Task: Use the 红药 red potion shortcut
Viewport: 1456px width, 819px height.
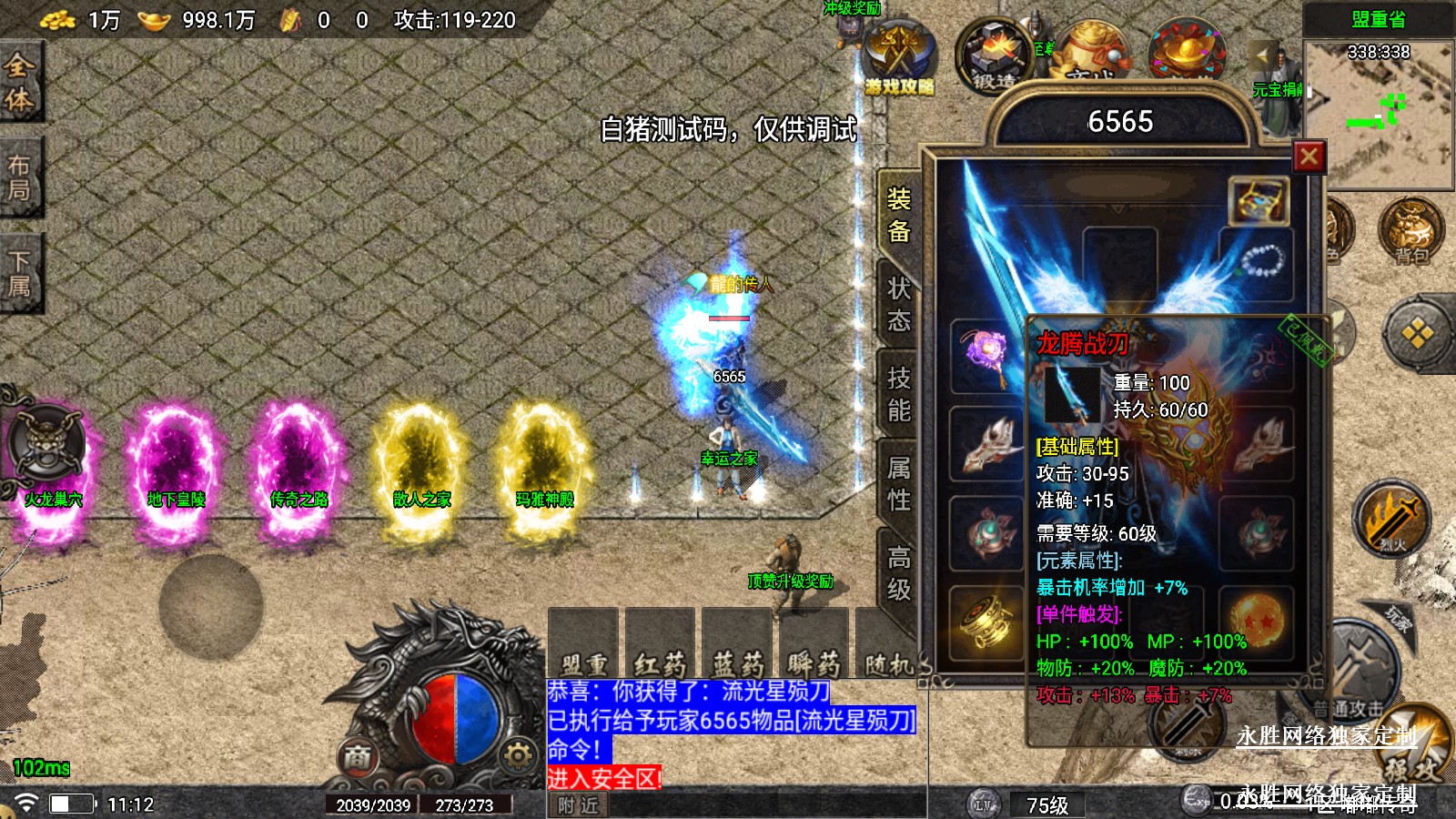Action: (660, 645)
